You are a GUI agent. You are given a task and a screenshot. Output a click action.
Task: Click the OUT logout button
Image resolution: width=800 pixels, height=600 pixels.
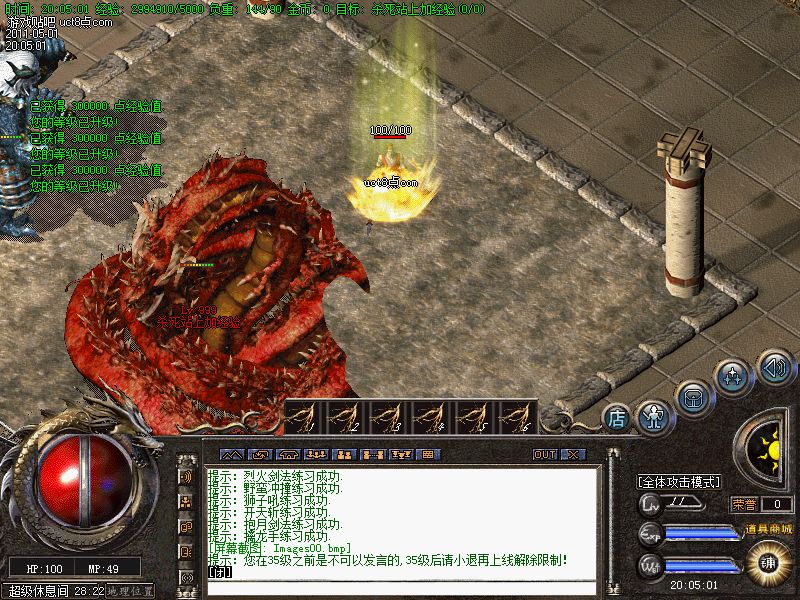tap(545, 454)
